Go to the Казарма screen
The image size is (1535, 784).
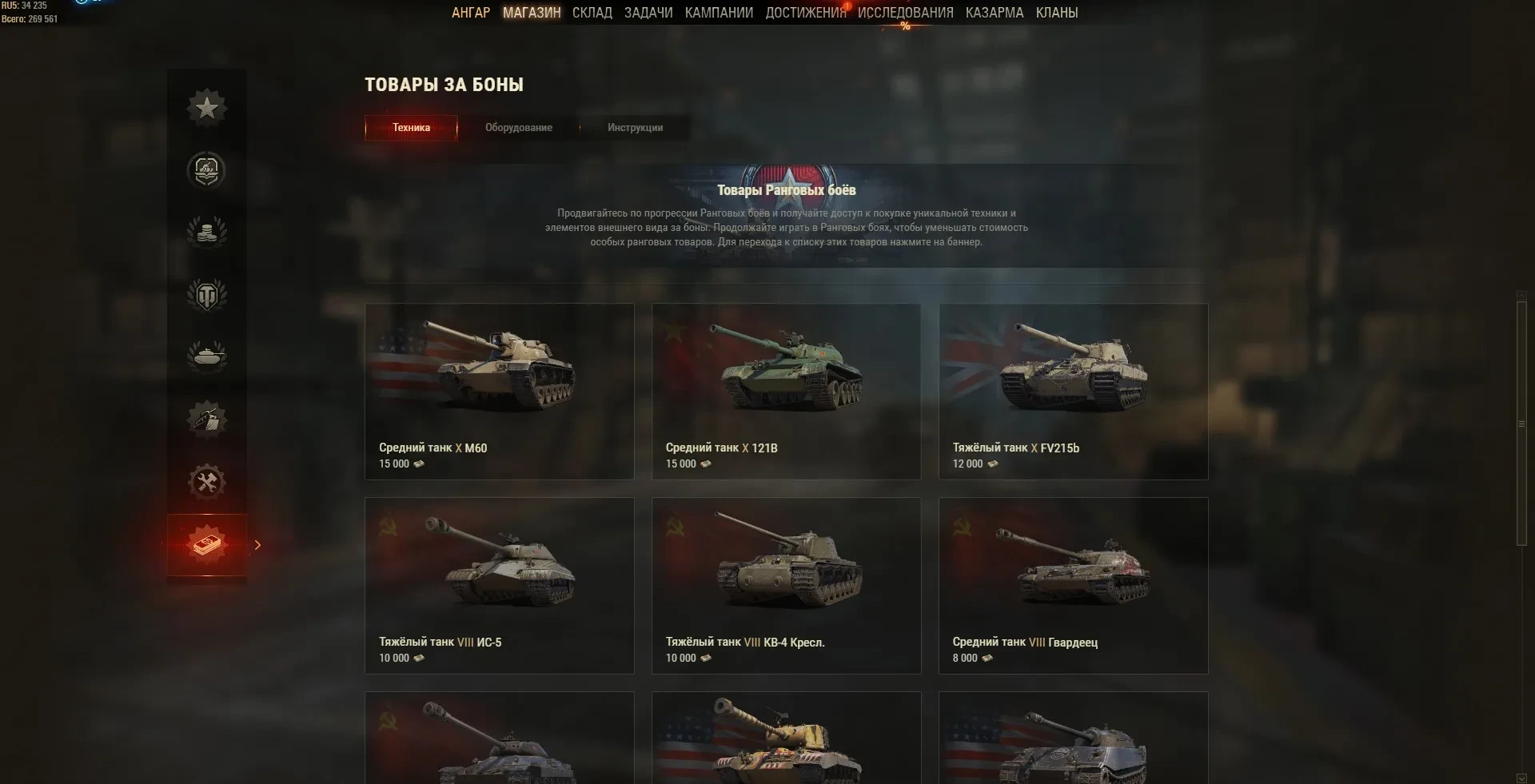[994, 13]
